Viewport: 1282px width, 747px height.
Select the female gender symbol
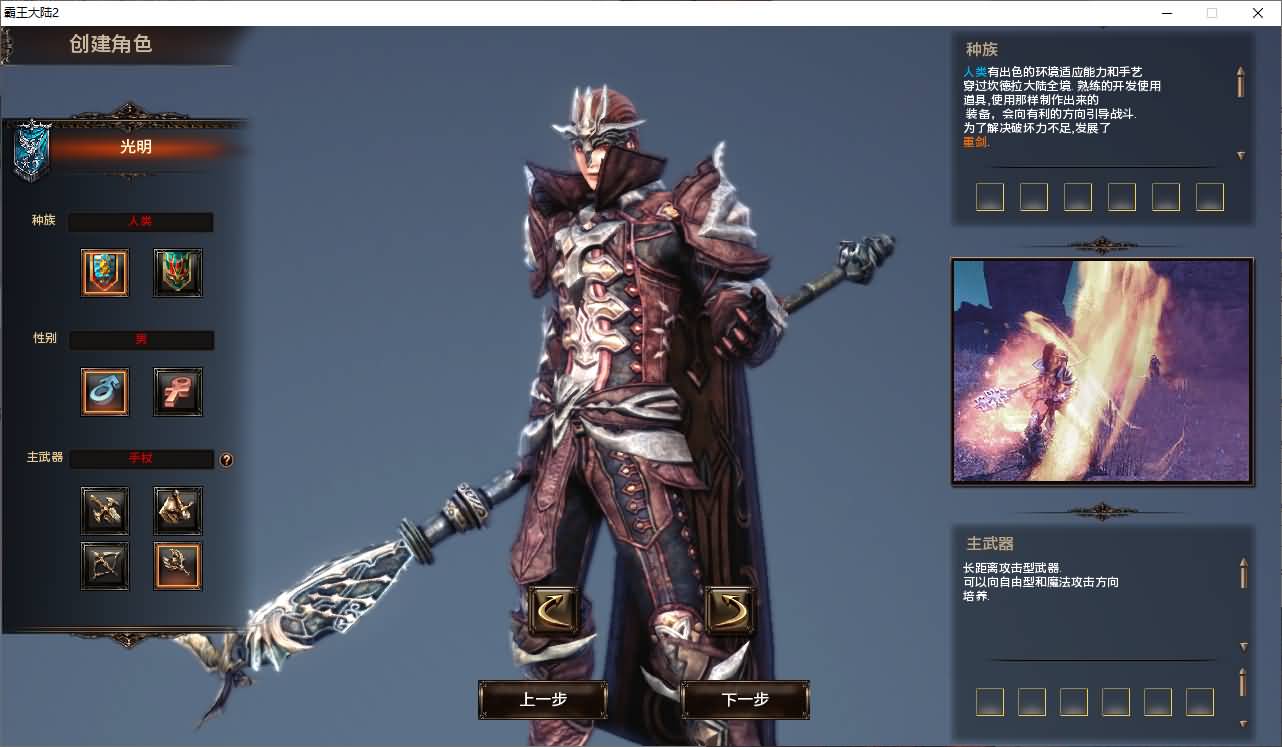click(x=177, y=391)
